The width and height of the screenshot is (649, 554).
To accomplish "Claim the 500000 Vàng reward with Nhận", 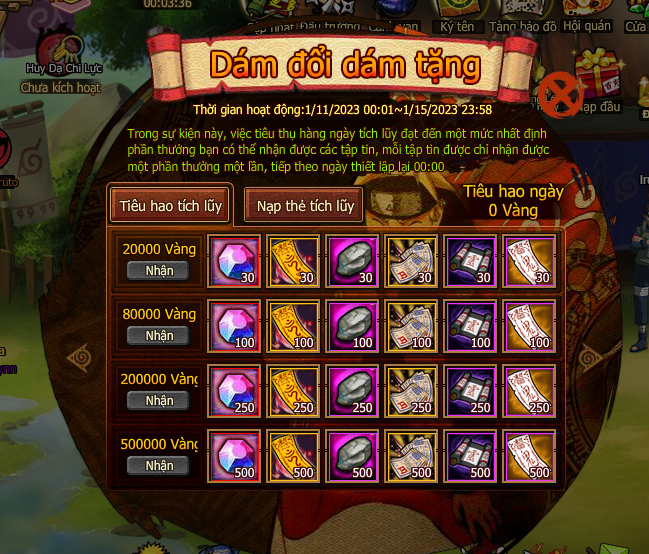I will pyautogui.click(x=159, y=465).
